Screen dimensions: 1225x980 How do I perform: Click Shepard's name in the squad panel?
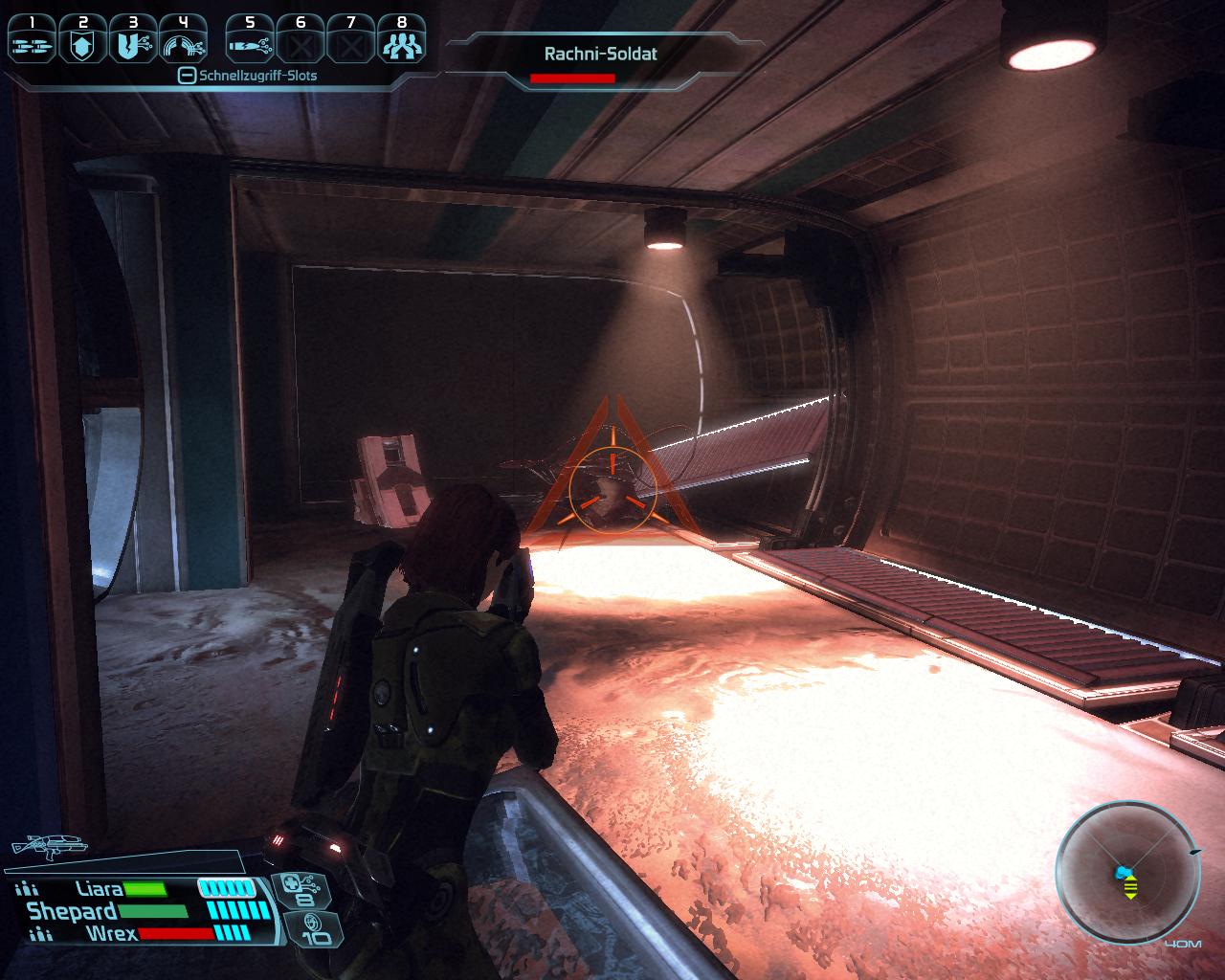[73, 911]
